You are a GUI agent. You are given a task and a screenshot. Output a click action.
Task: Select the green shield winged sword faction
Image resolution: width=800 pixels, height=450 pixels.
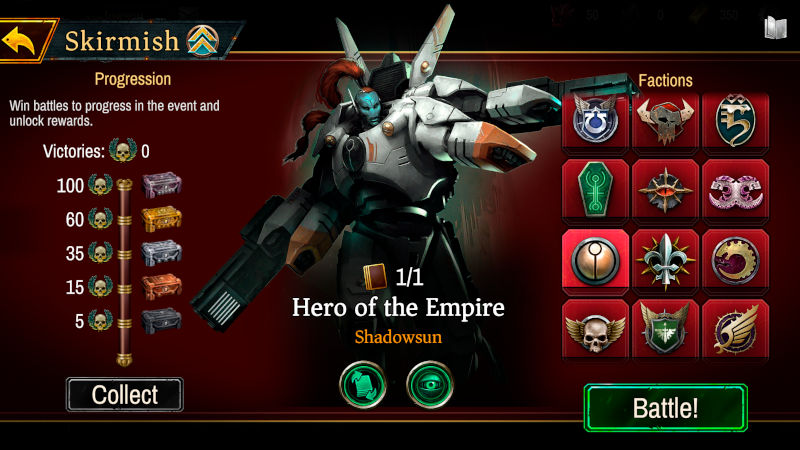[x=665, y=329]
